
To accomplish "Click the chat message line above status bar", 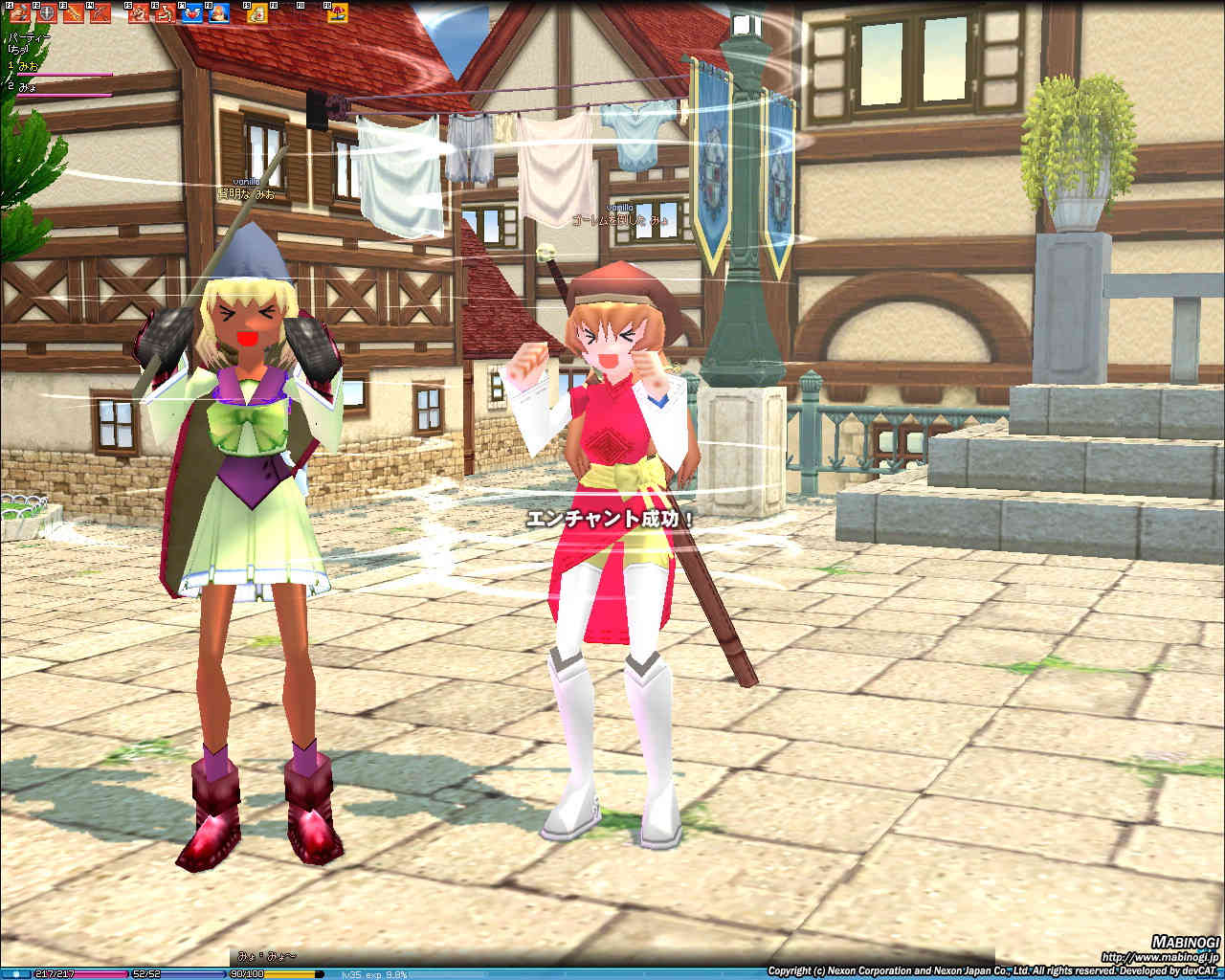I will point(266,956).
